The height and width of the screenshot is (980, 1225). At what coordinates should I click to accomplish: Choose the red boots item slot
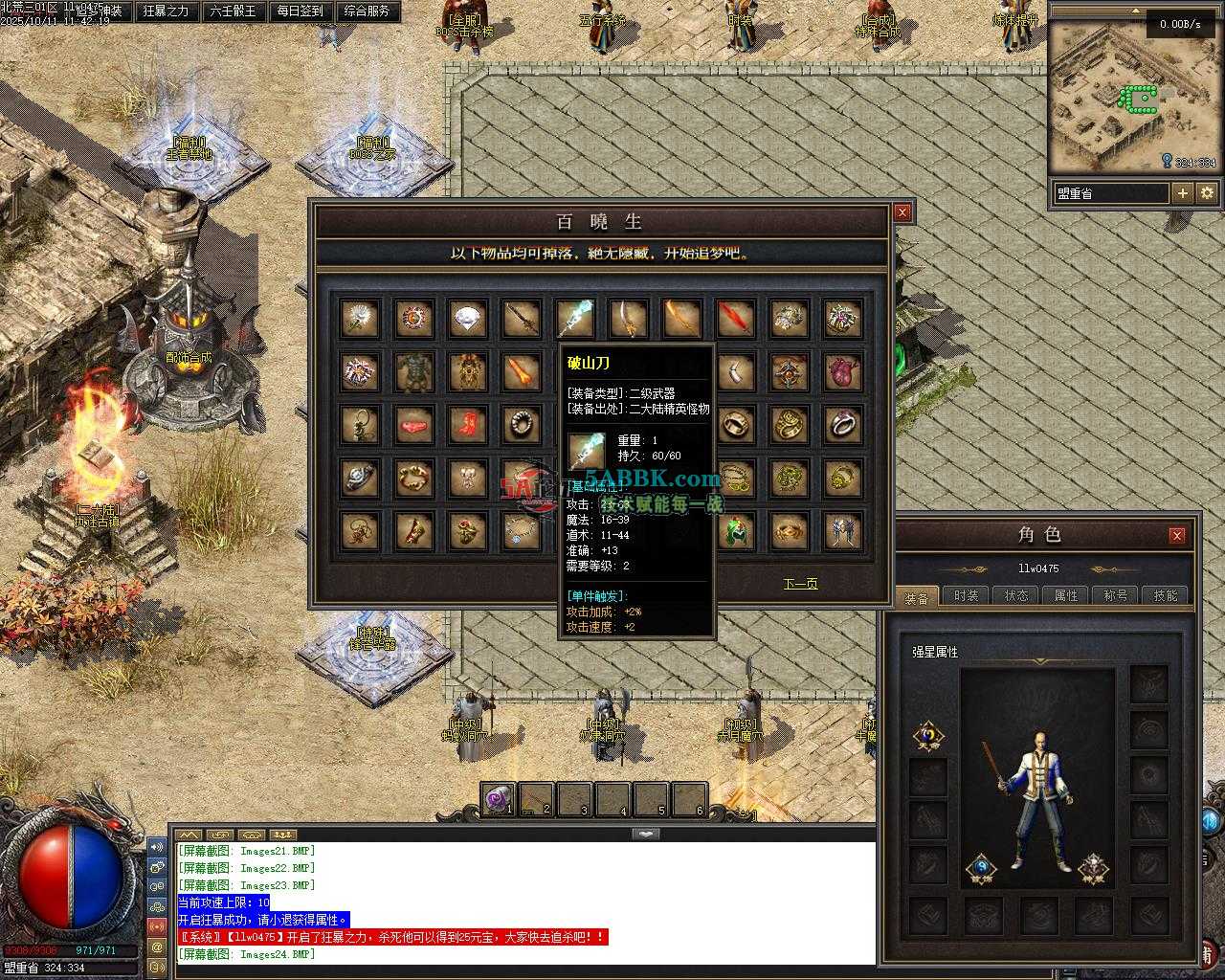point(468,424)
